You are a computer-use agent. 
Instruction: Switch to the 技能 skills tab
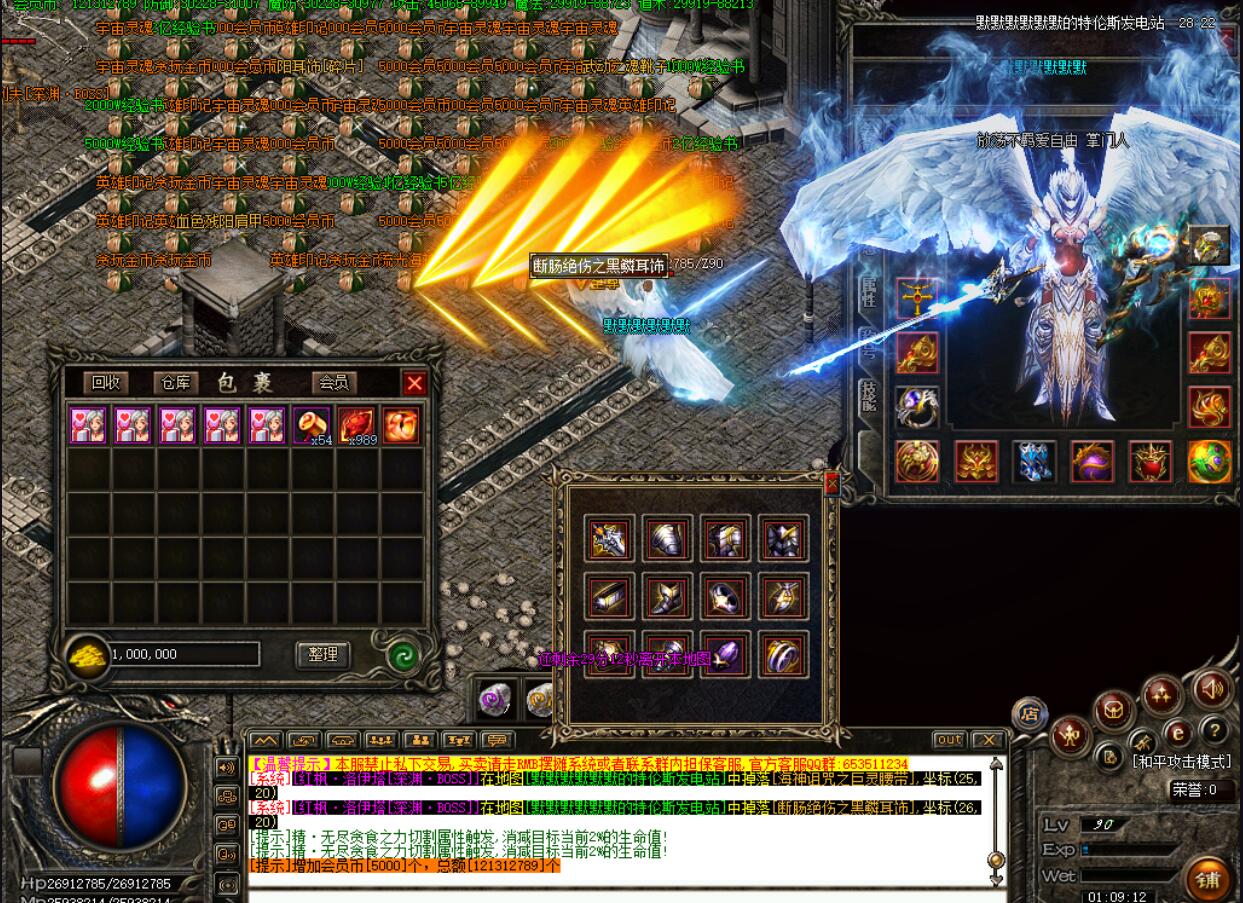click(869, 397)
